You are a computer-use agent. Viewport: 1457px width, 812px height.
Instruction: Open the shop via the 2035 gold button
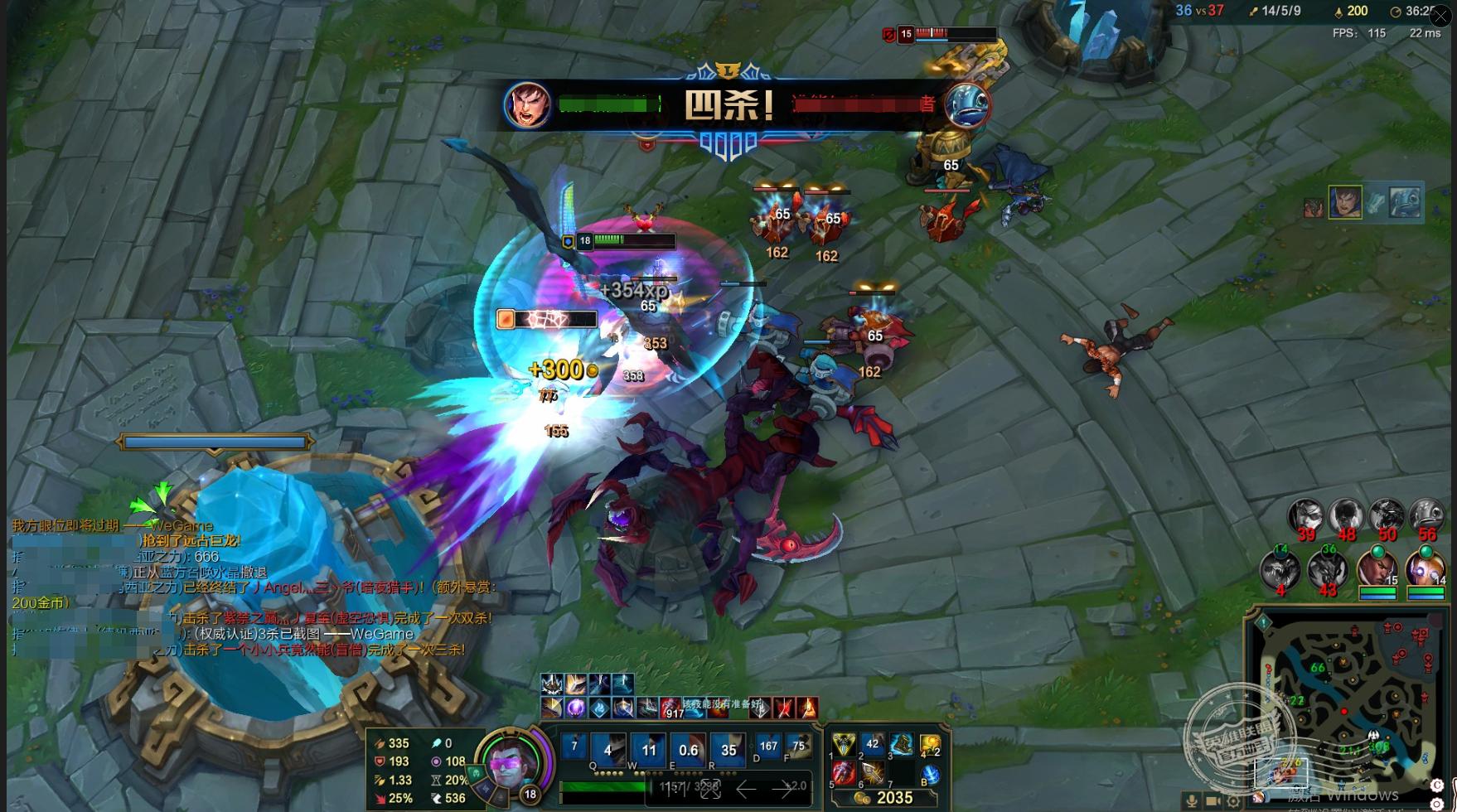(886, 798)
